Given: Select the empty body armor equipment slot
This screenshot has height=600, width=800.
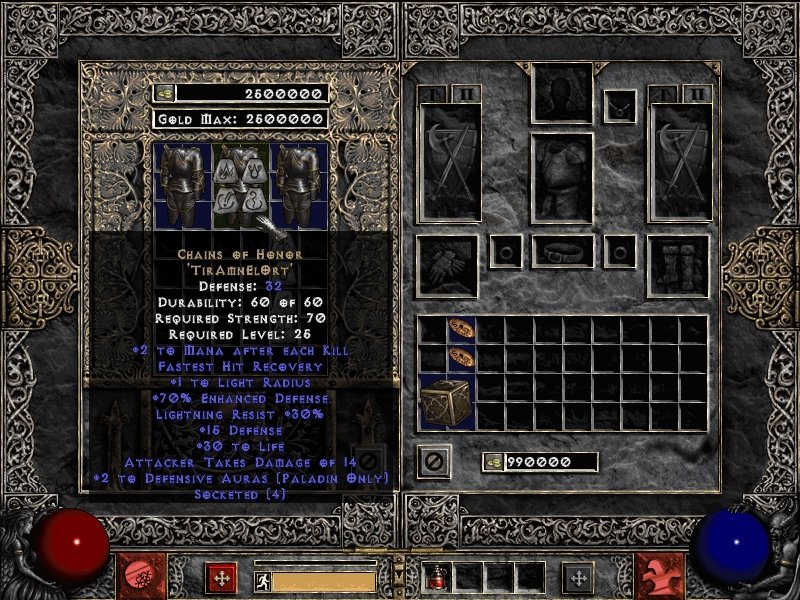Looking at the screenshot, I should (561, 178).
